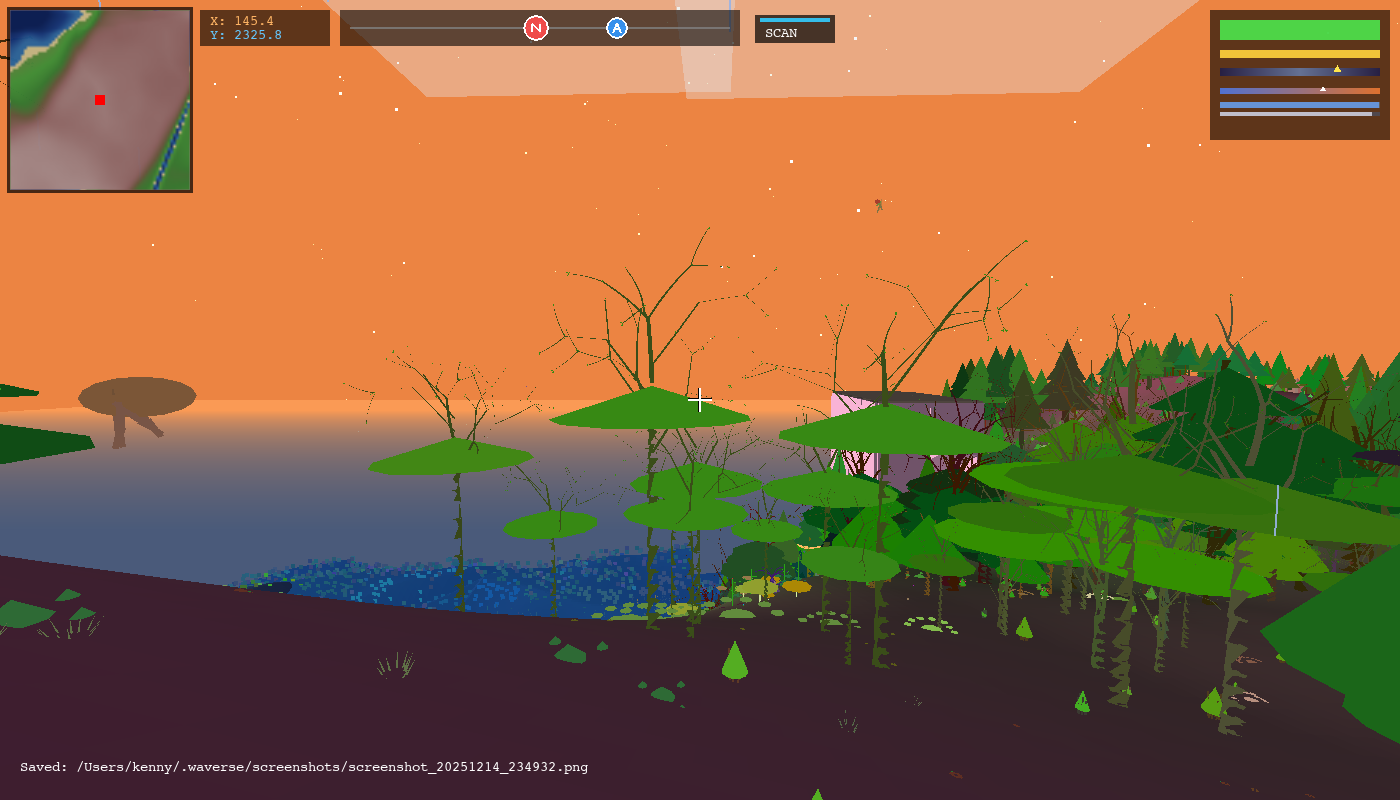Click the center crosshair reticle
Screen dimensions: 1400x800
coord(700,400)
